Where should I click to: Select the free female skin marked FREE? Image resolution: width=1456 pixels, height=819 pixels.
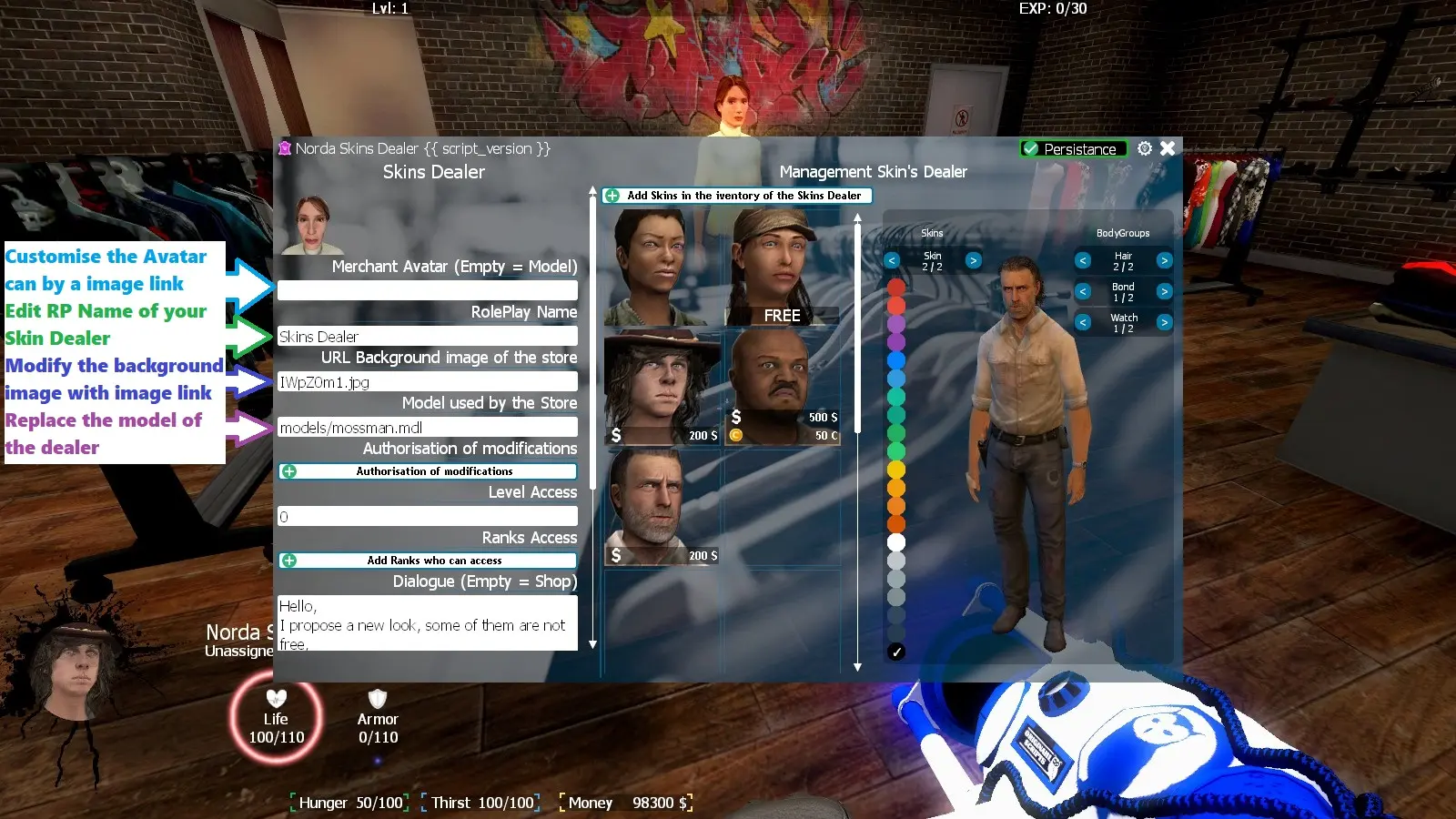click(784, 264)
